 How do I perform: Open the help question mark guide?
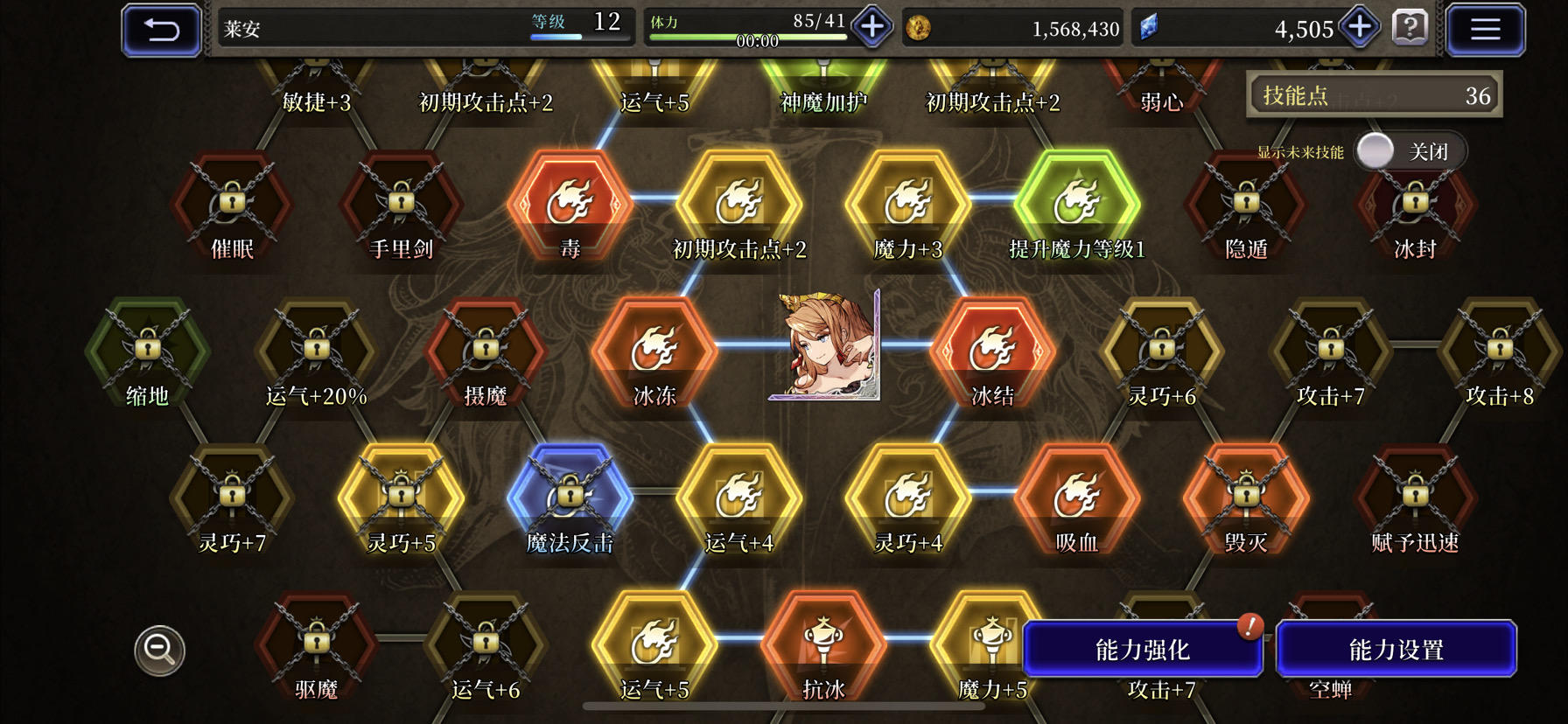point(1408,27)
